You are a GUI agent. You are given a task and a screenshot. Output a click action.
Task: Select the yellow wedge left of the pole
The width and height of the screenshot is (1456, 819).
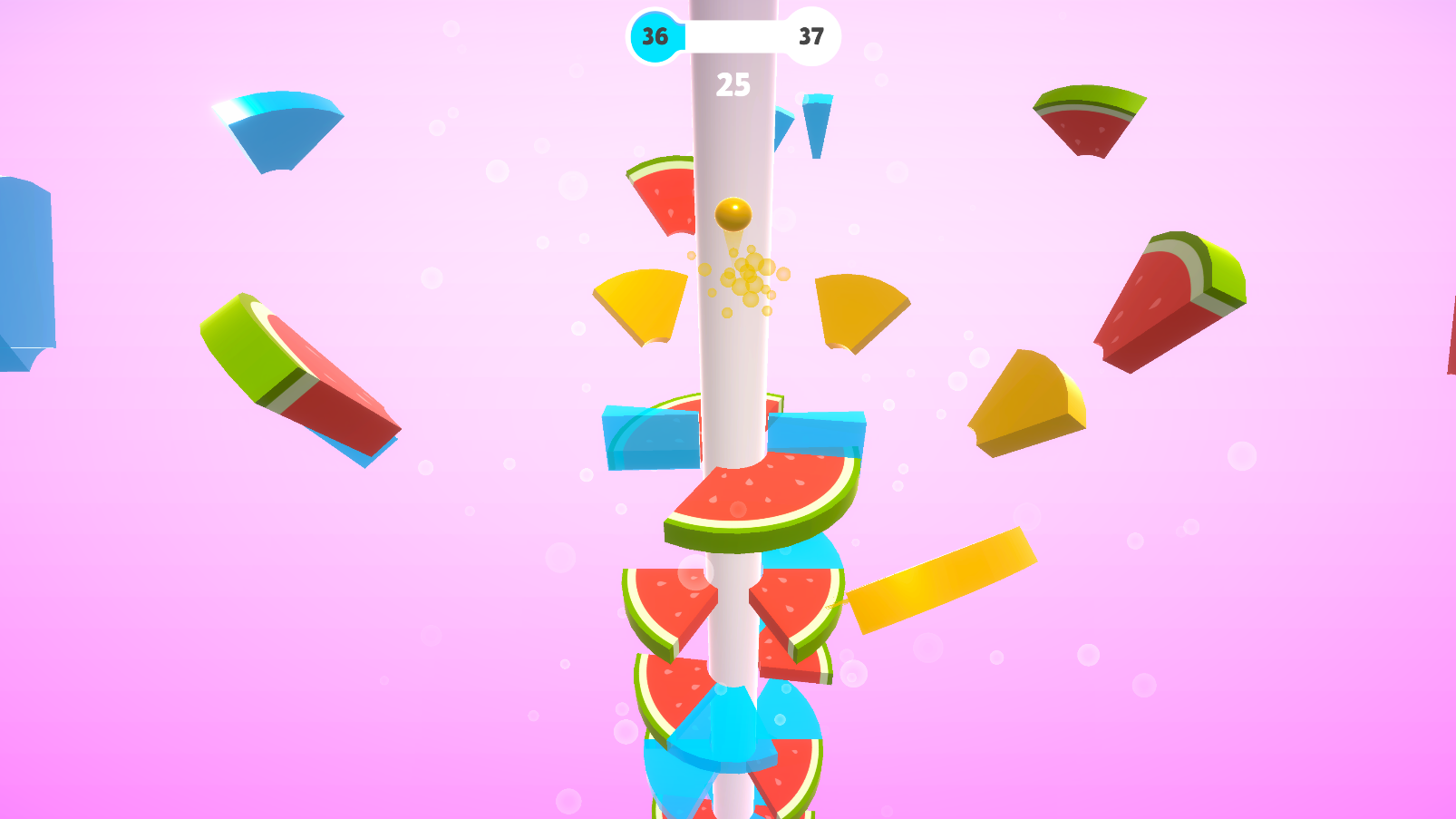click(640, 304)
